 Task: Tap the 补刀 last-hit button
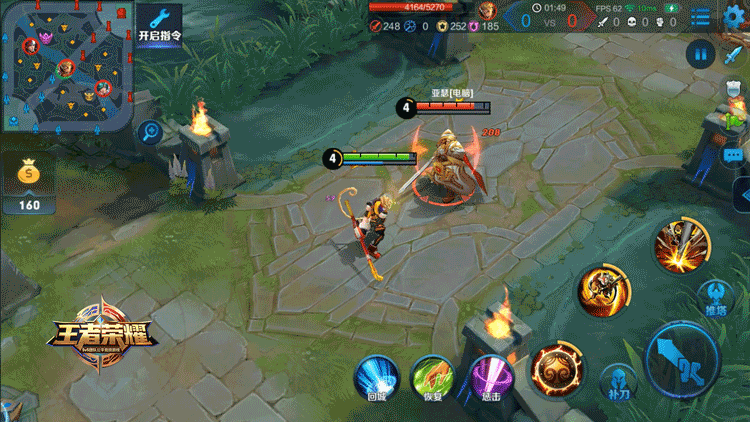[x=618, y=383]
